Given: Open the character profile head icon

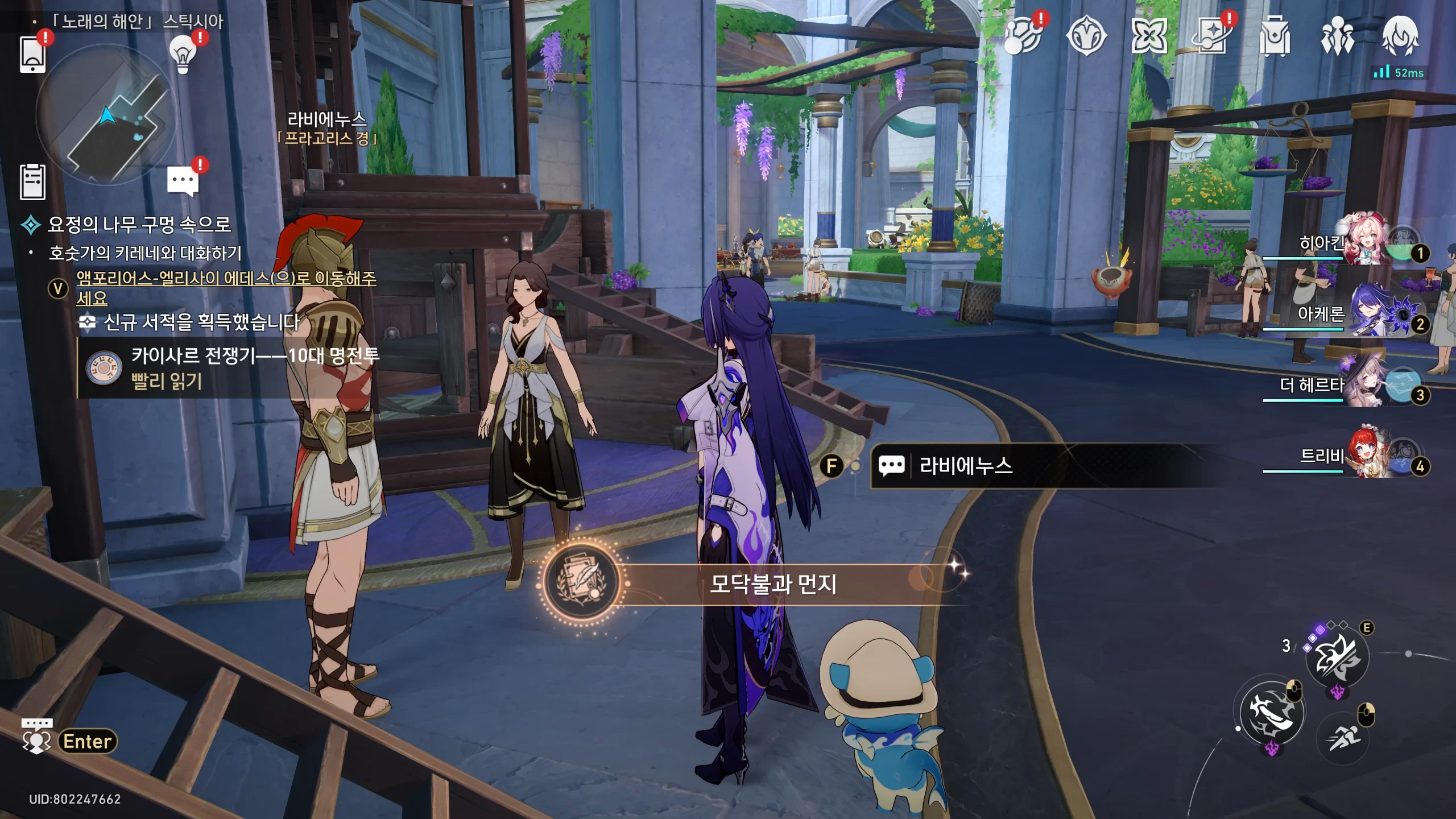Looking at the screenshot, I should [x=1400, y=36].
